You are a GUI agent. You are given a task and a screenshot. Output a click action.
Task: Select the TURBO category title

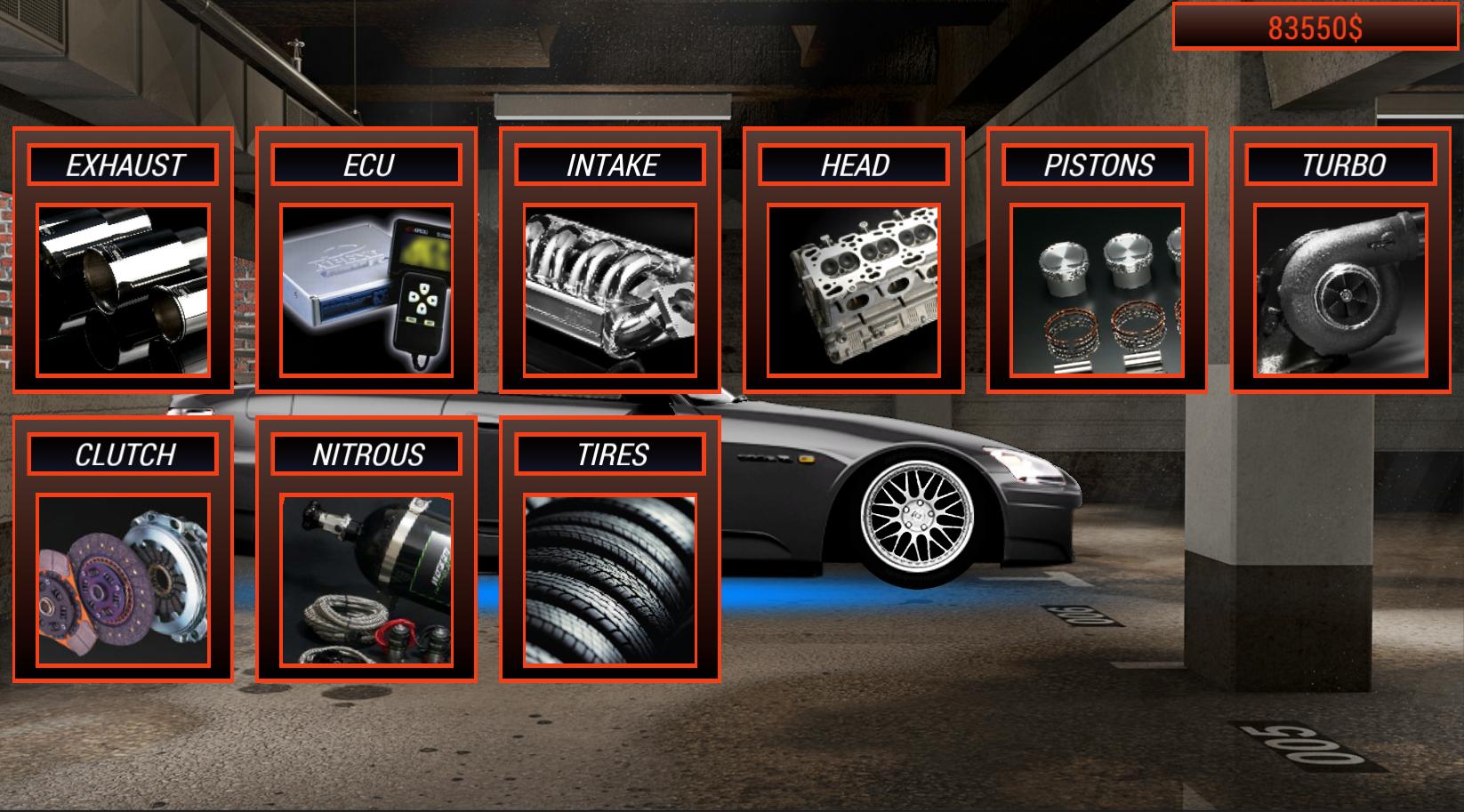[x=1343, y=164]
